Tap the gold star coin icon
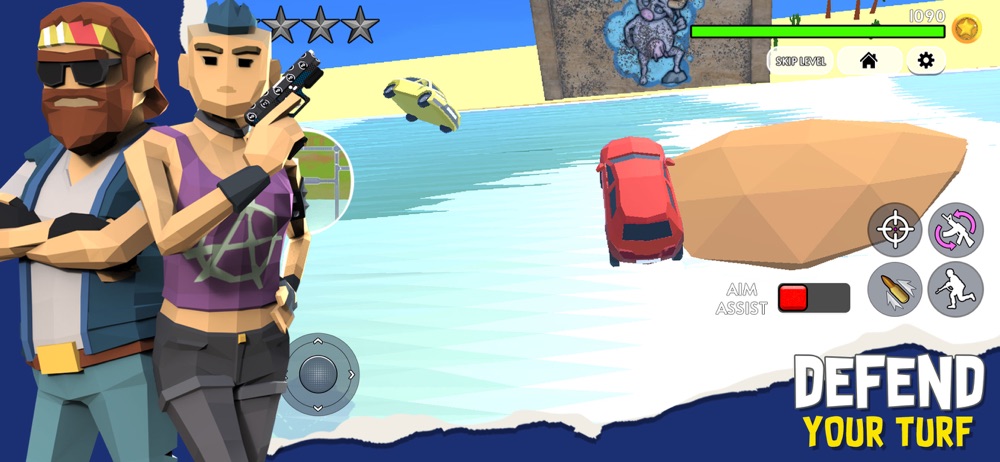Image resolution: width=1000 pixels, height=462 pixels. point(966,28)
